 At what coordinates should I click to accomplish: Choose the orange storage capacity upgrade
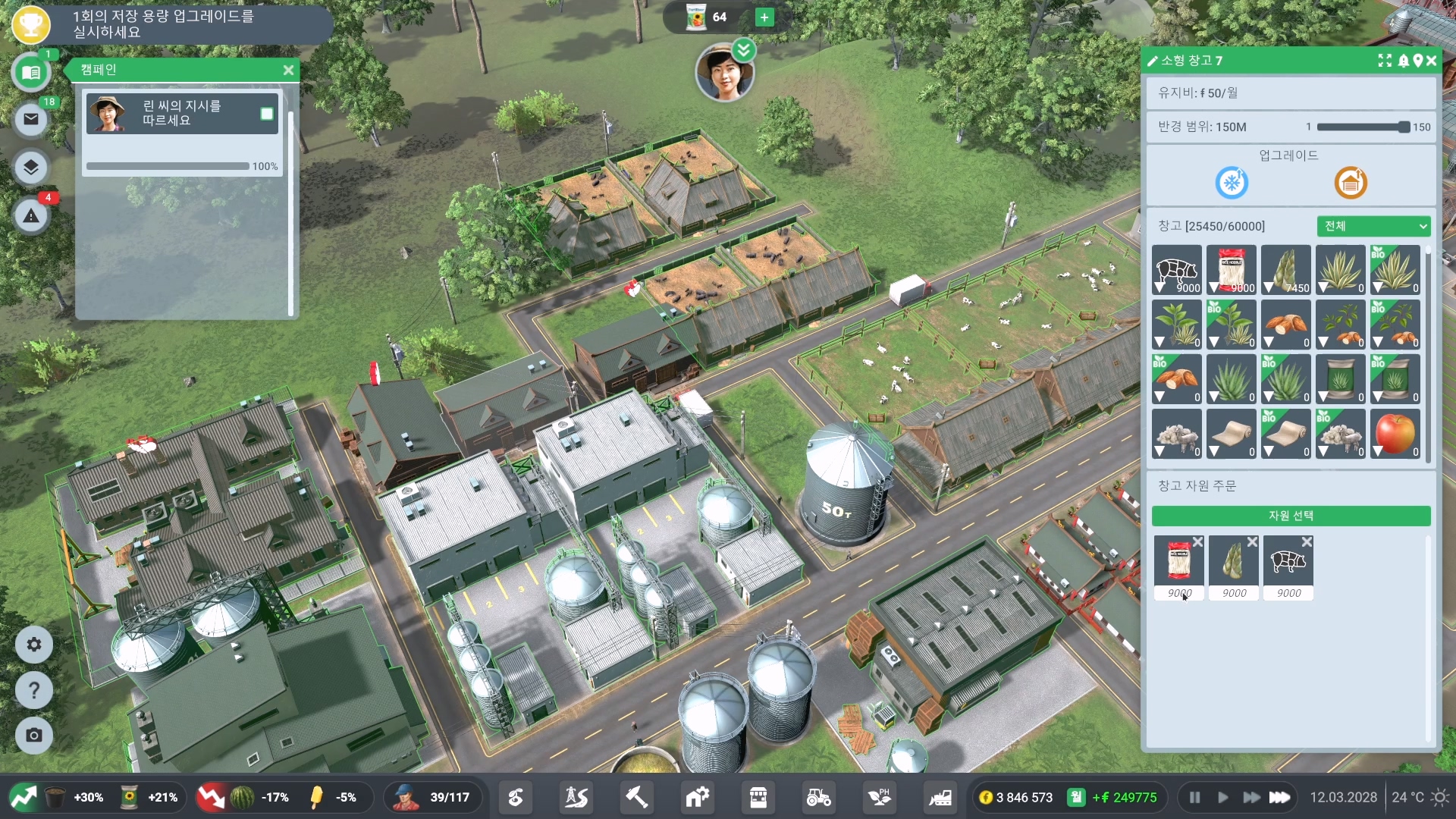(1351, 183)
